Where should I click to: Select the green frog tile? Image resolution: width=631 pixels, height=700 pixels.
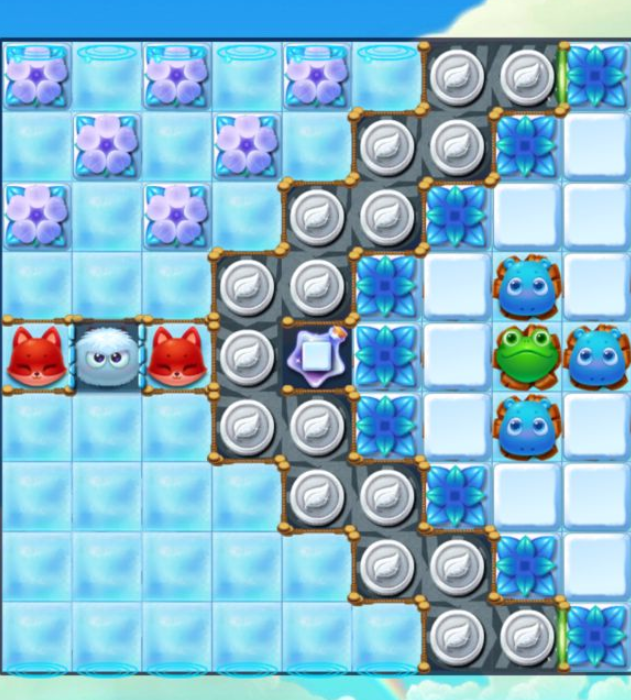[x=527, y=356]
